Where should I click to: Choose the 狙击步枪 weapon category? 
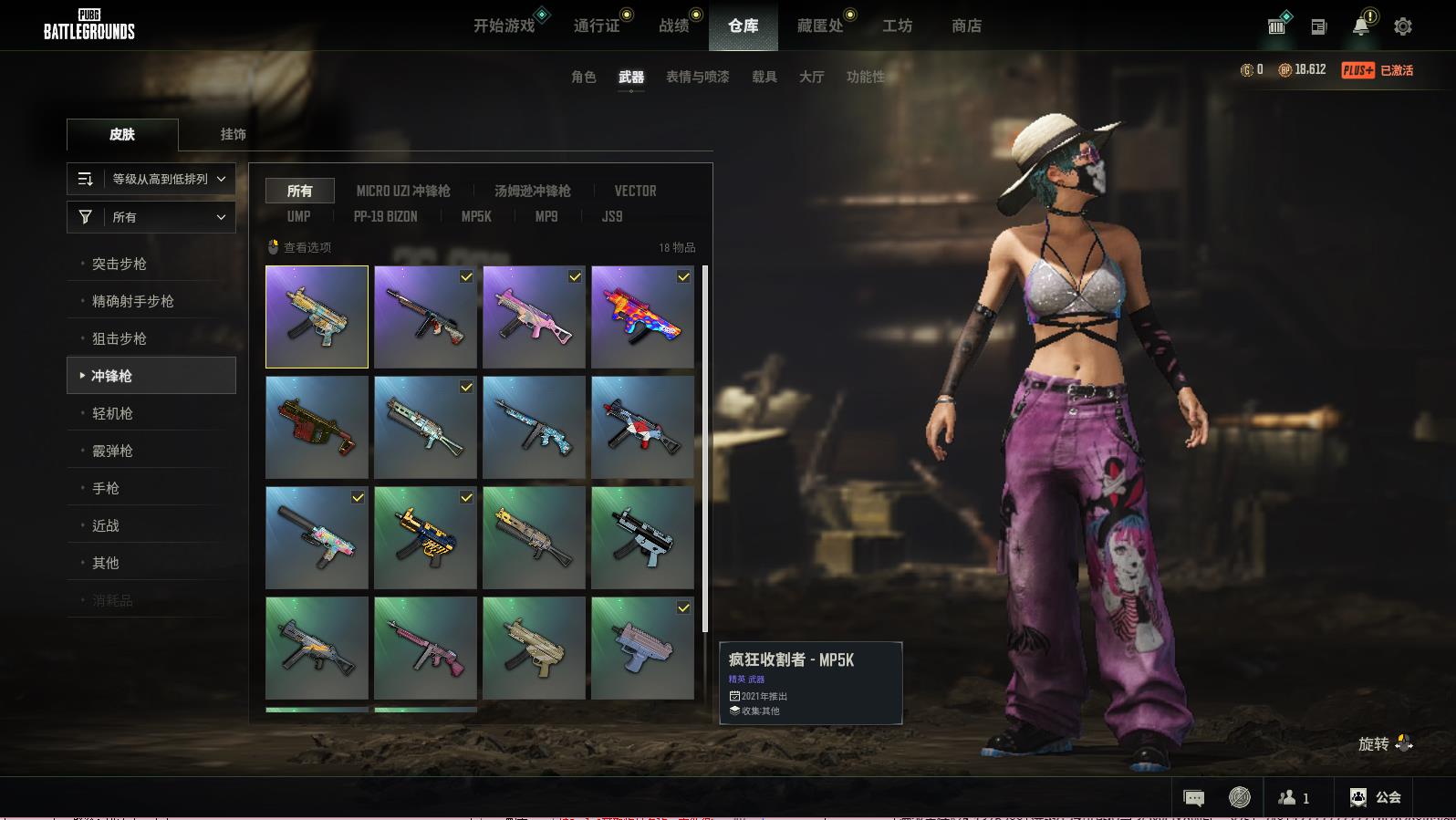point(120,338)
